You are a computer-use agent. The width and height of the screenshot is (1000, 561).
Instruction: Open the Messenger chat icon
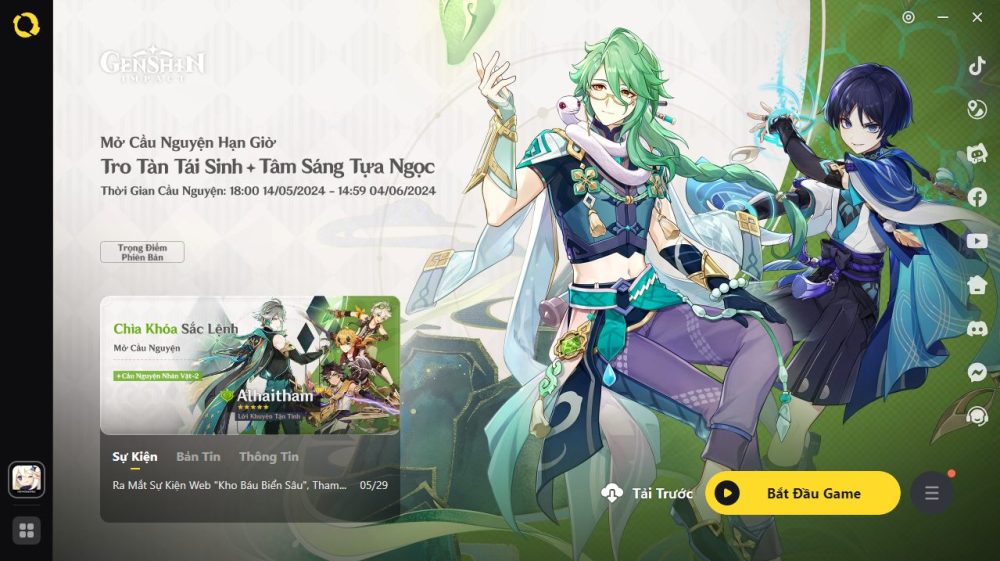click(x=977, y=372)
